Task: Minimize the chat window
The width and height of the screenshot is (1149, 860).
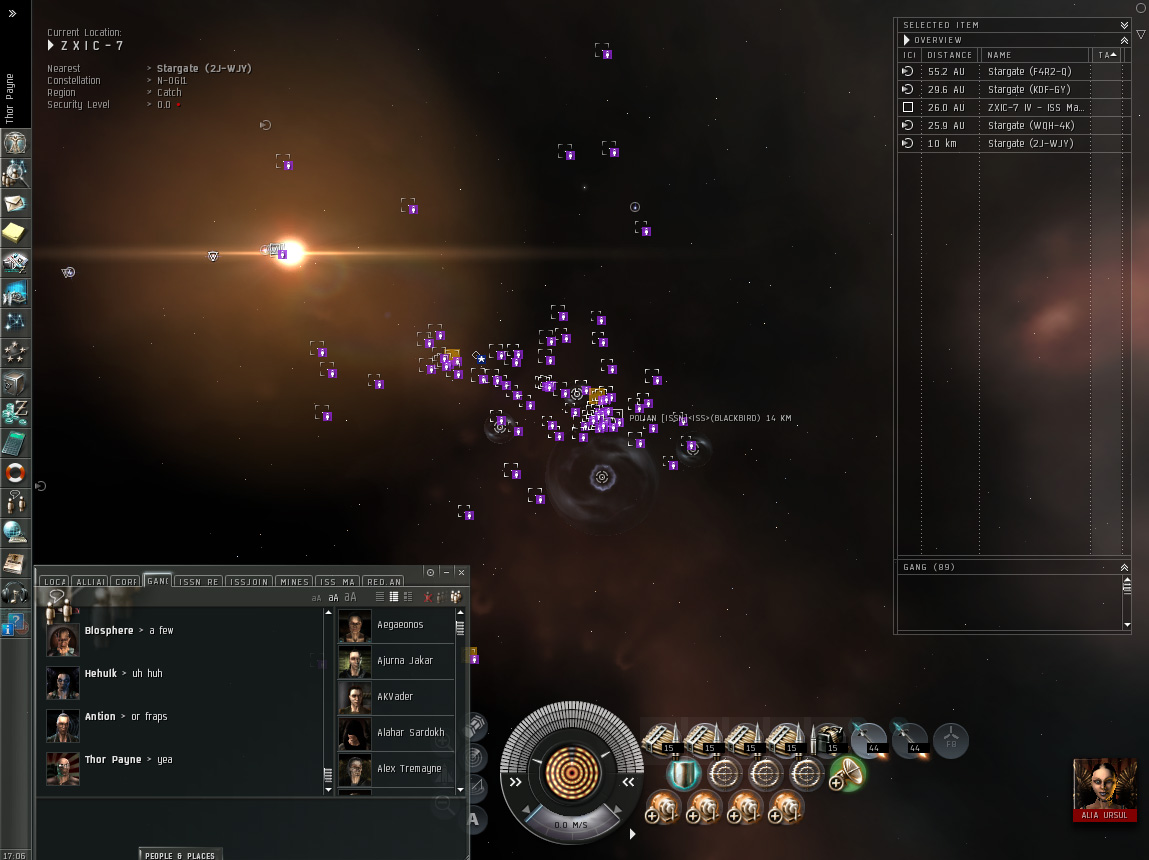Action: coord(446,572)
